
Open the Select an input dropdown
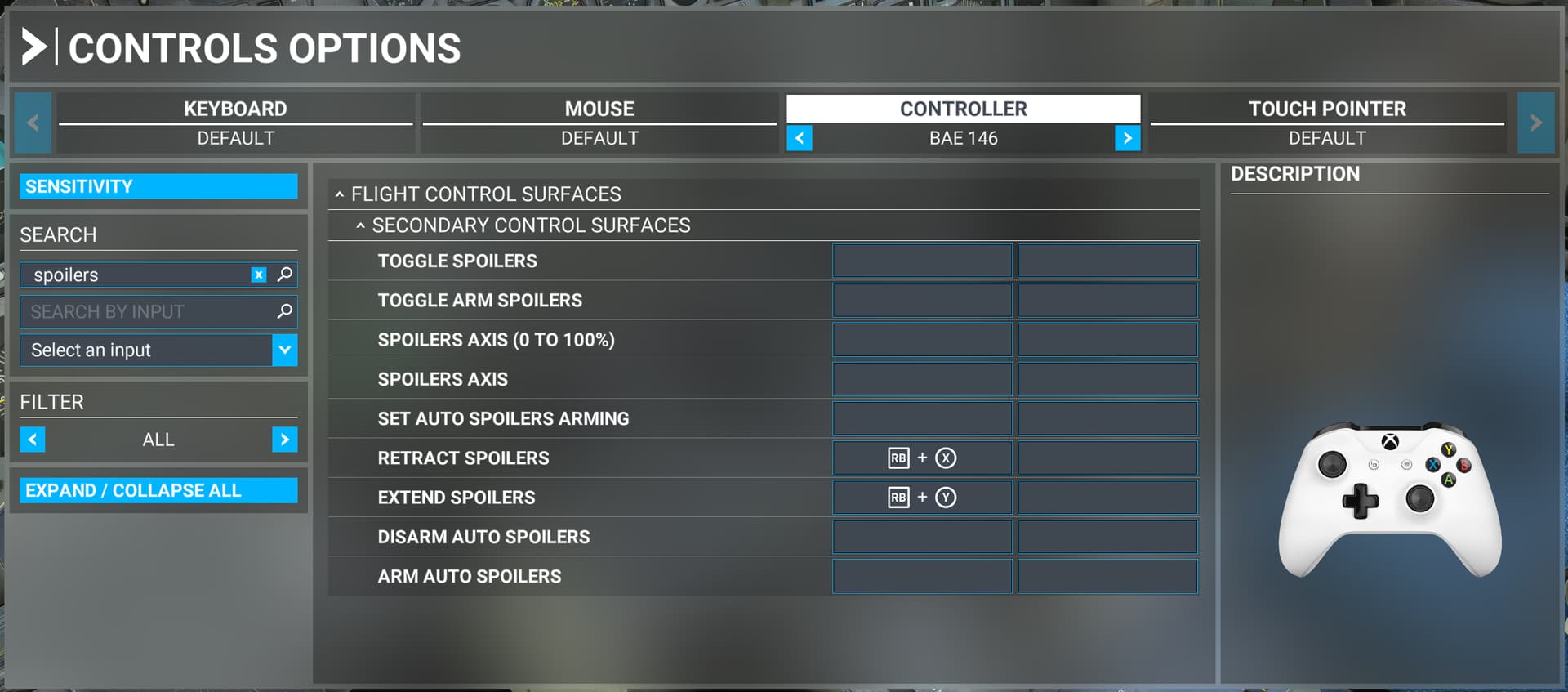pos(284,350)
